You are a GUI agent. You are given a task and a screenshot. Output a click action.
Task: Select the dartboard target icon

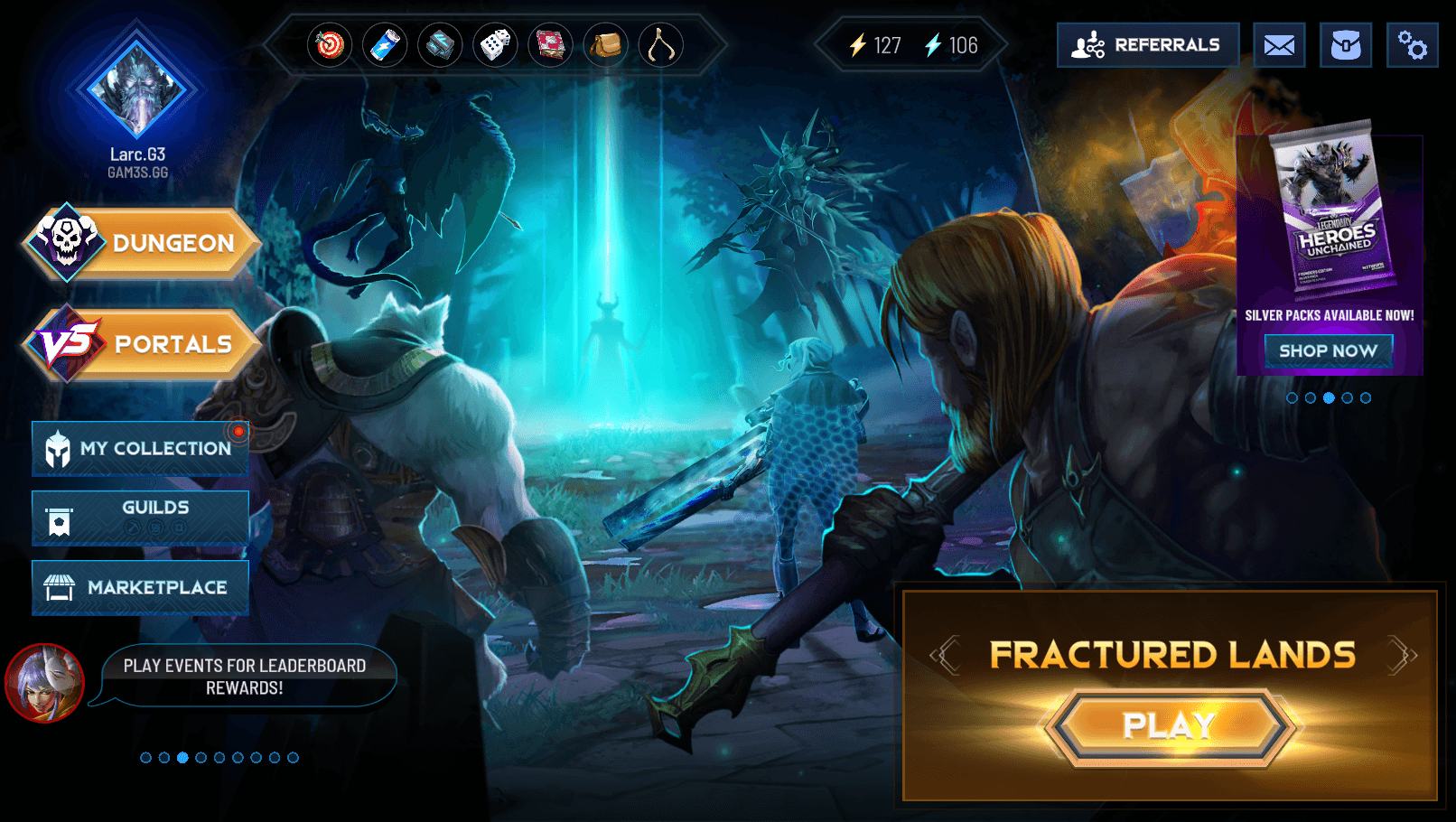point(330,45)
